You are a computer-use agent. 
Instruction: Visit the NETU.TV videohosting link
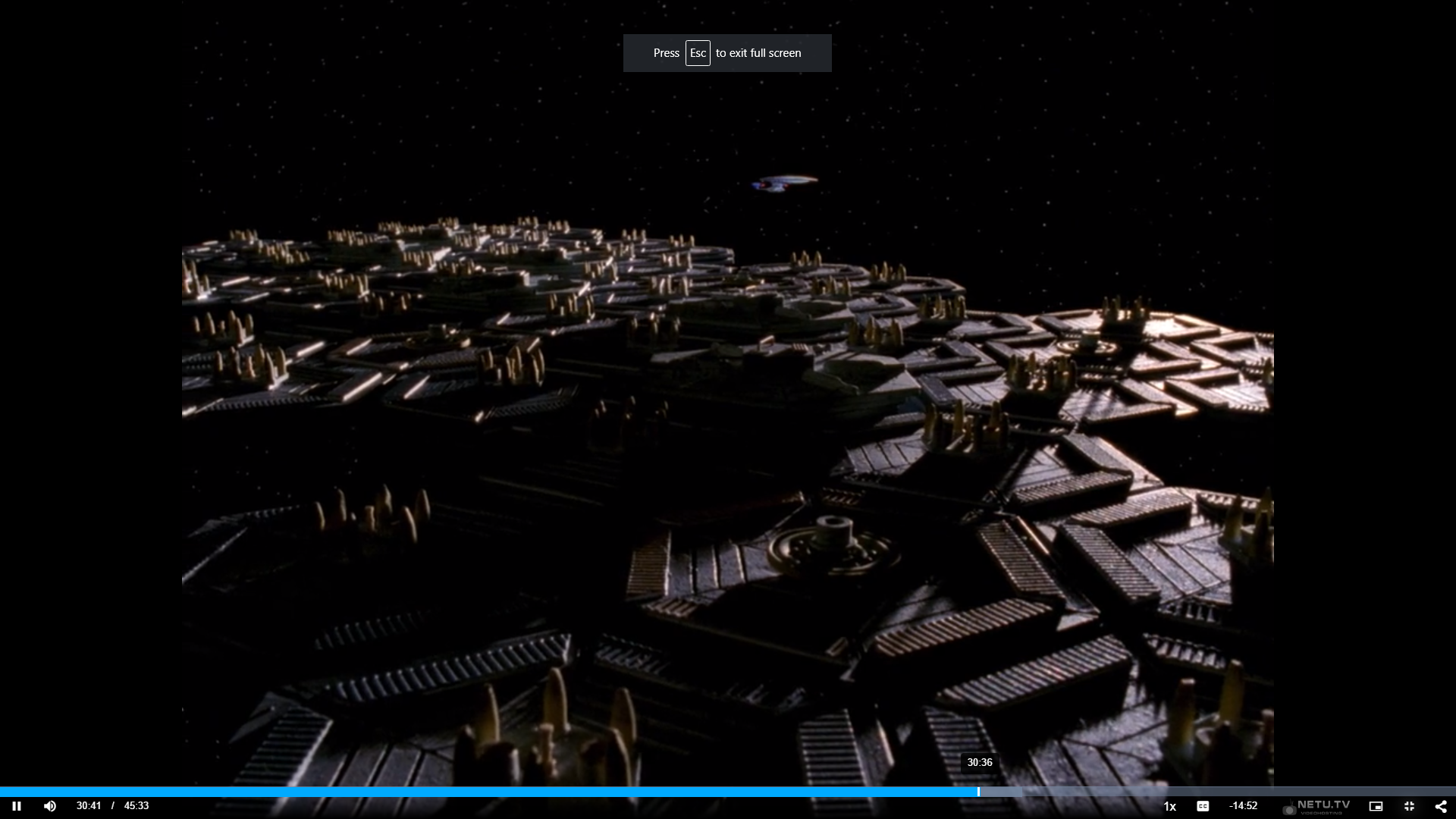[1319, 806]
